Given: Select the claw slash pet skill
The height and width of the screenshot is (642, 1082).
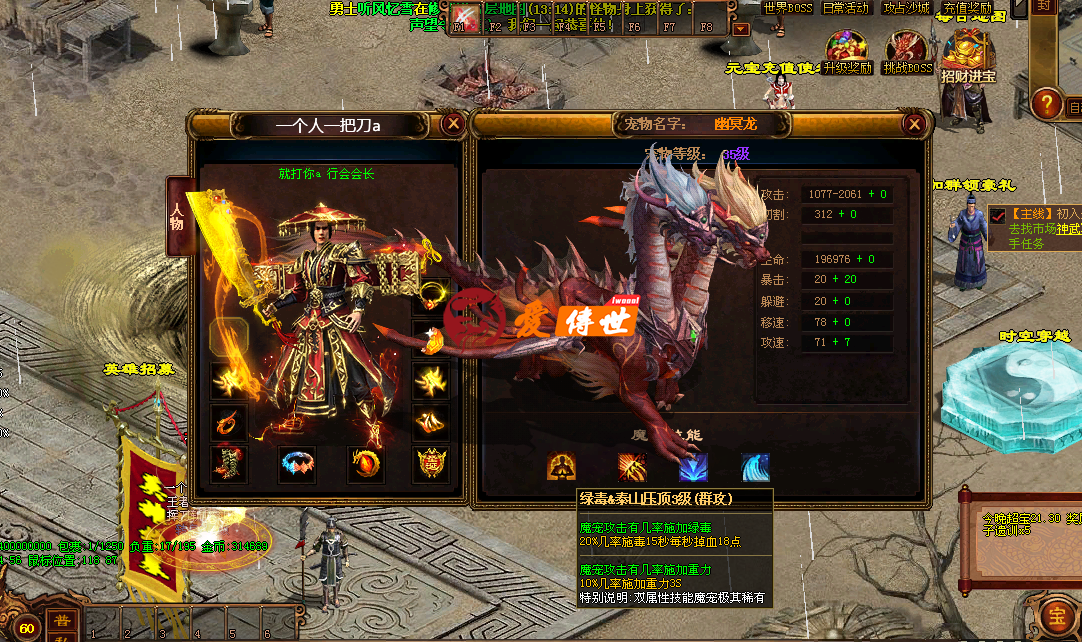Looking at the screenshot, I should (x=632, y=467).
